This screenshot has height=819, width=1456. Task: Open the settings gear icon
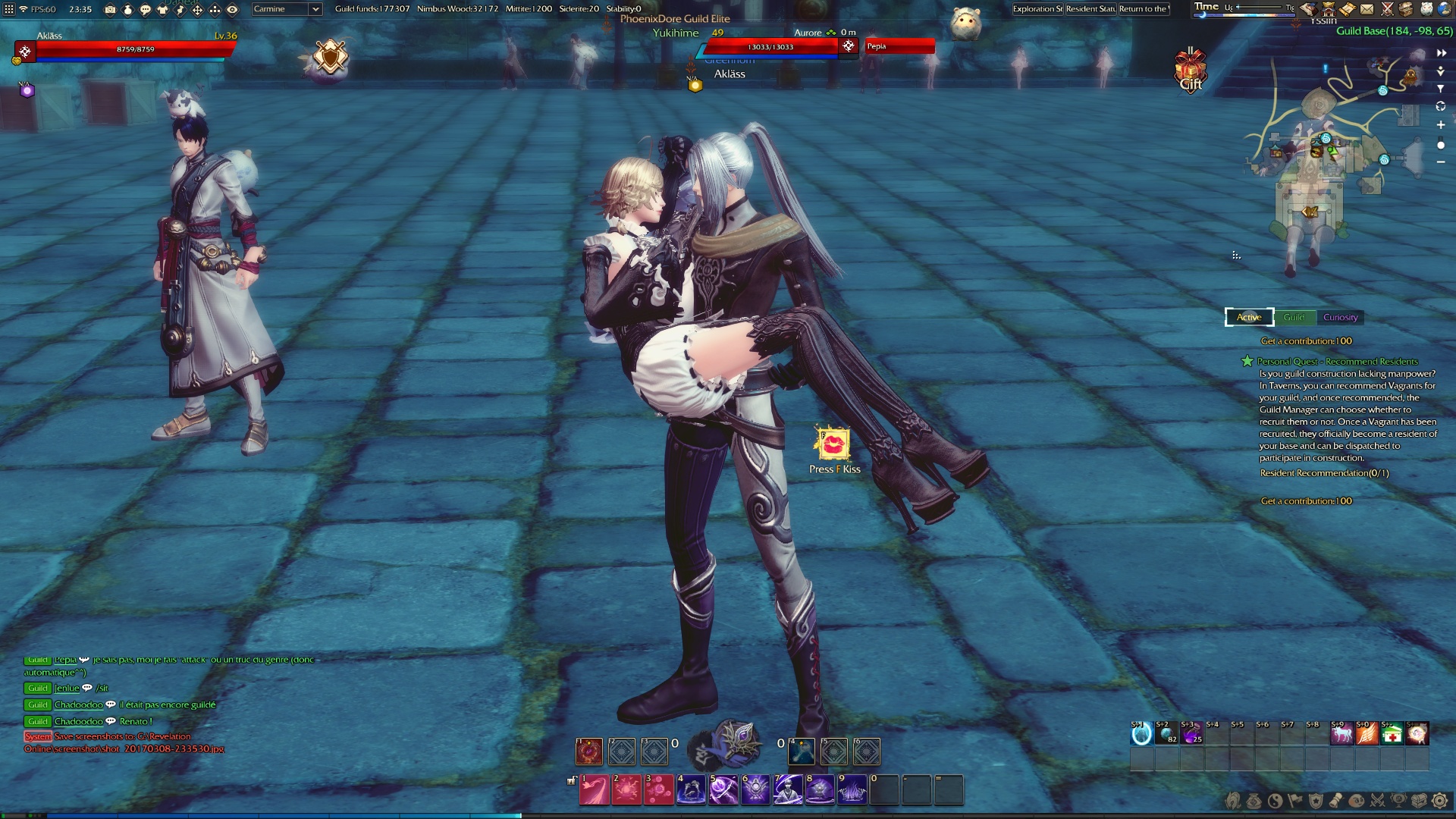pos(1439,801)
